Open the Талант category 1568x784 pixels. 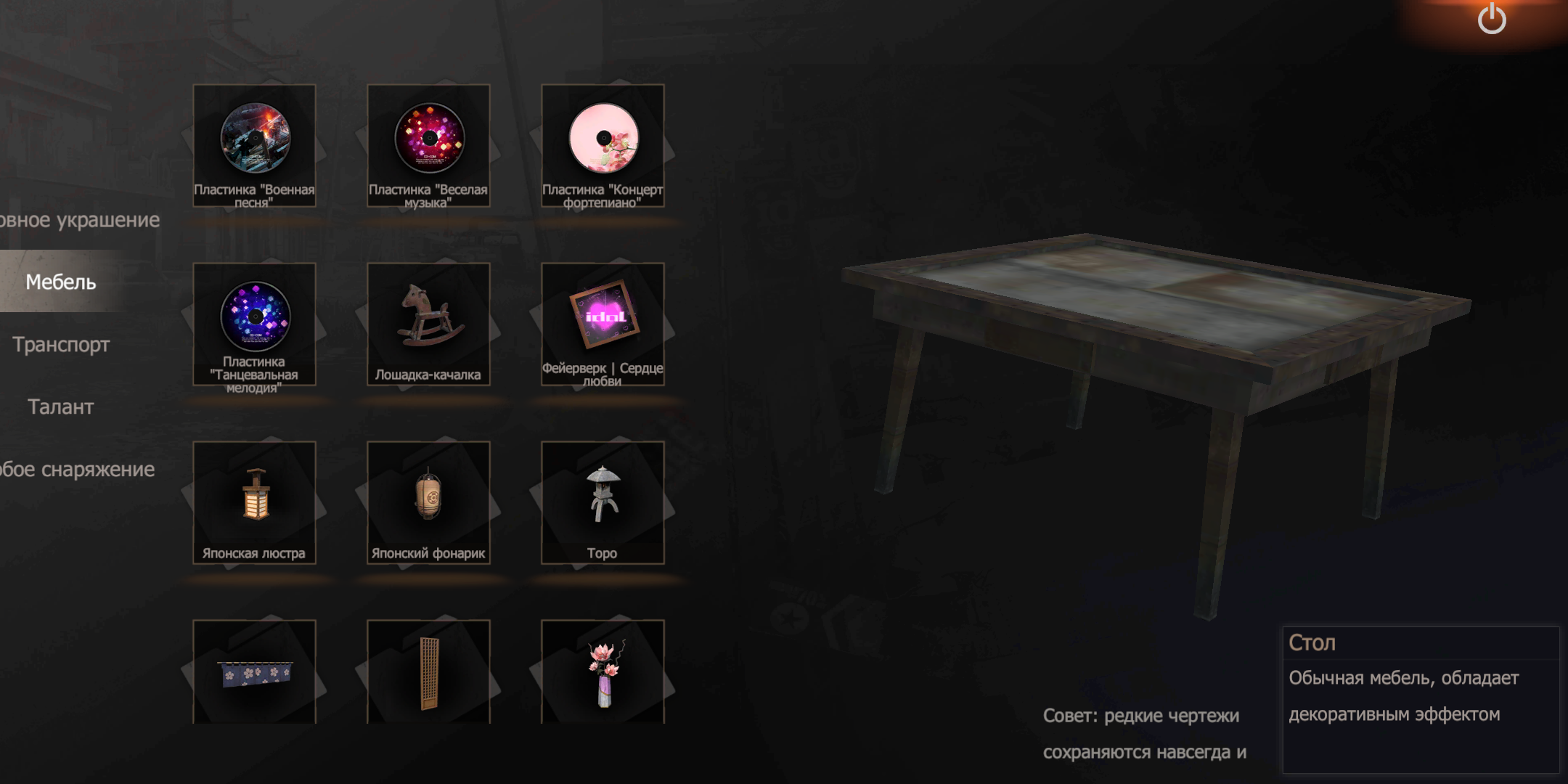click(61, 407)
